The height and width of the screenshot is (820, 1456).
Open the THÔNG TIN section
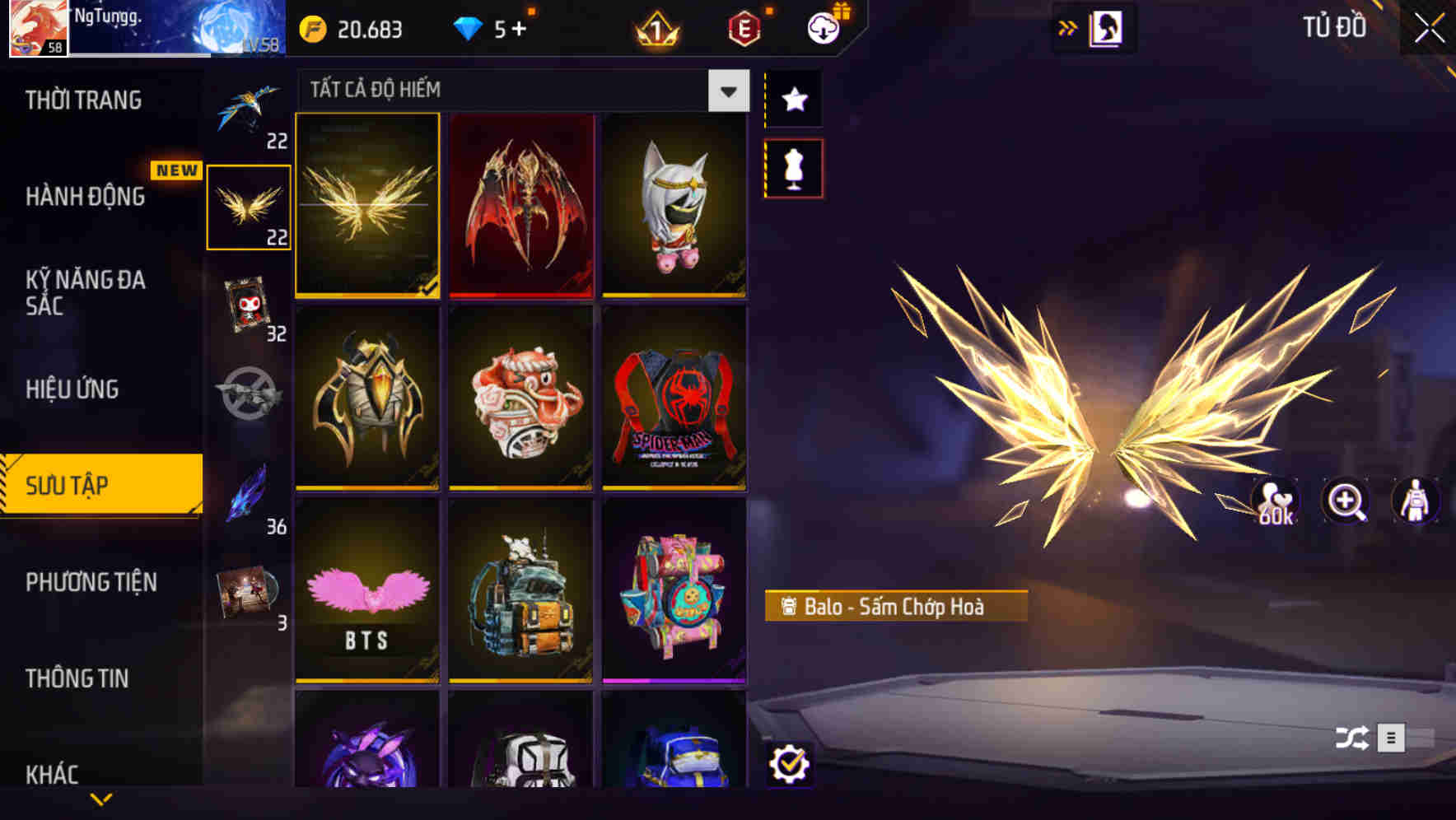point(79,678)
